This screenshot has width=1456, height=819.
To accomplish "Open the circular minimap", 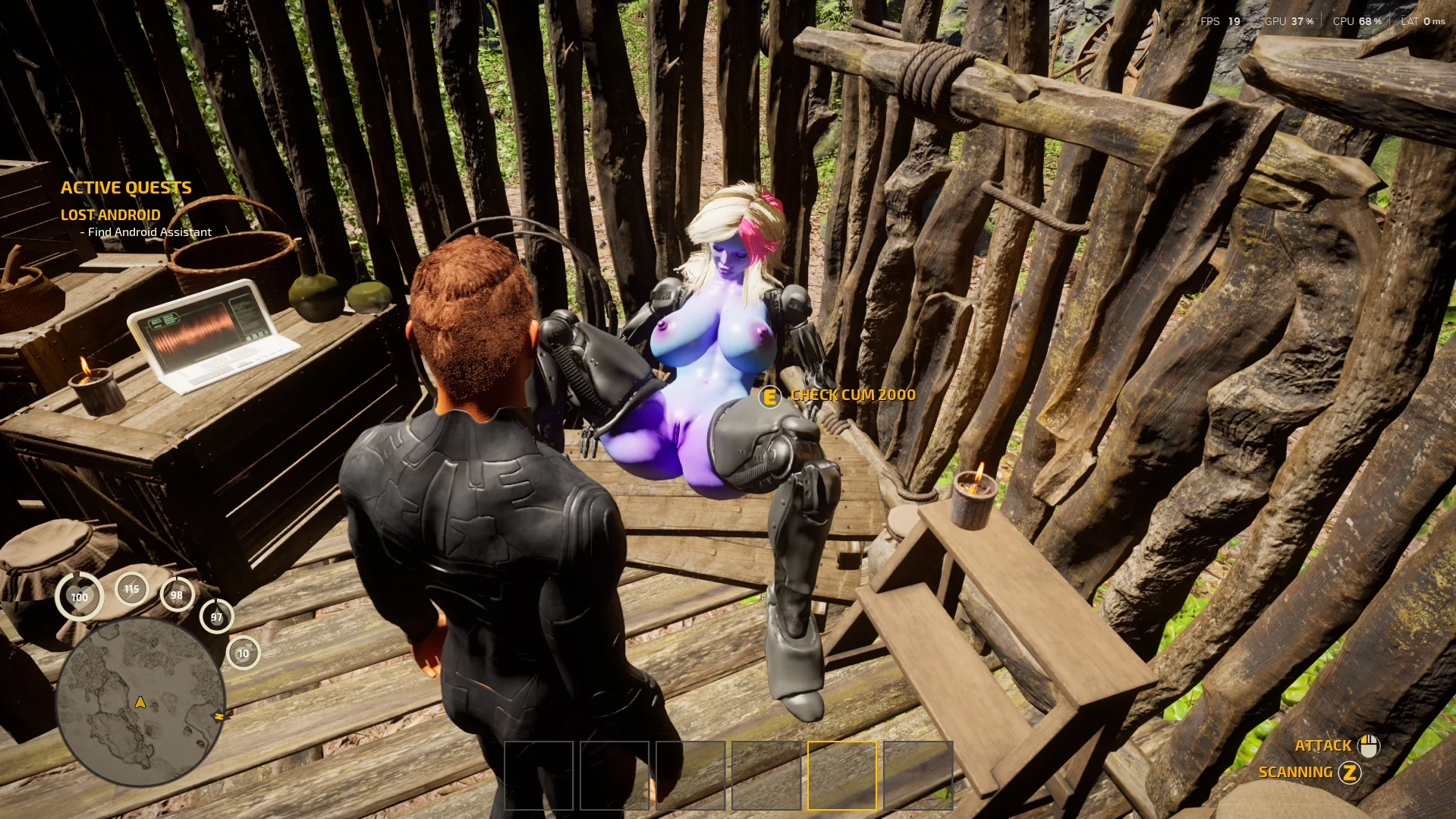I will pyautogui.click(x=140, y=701).
